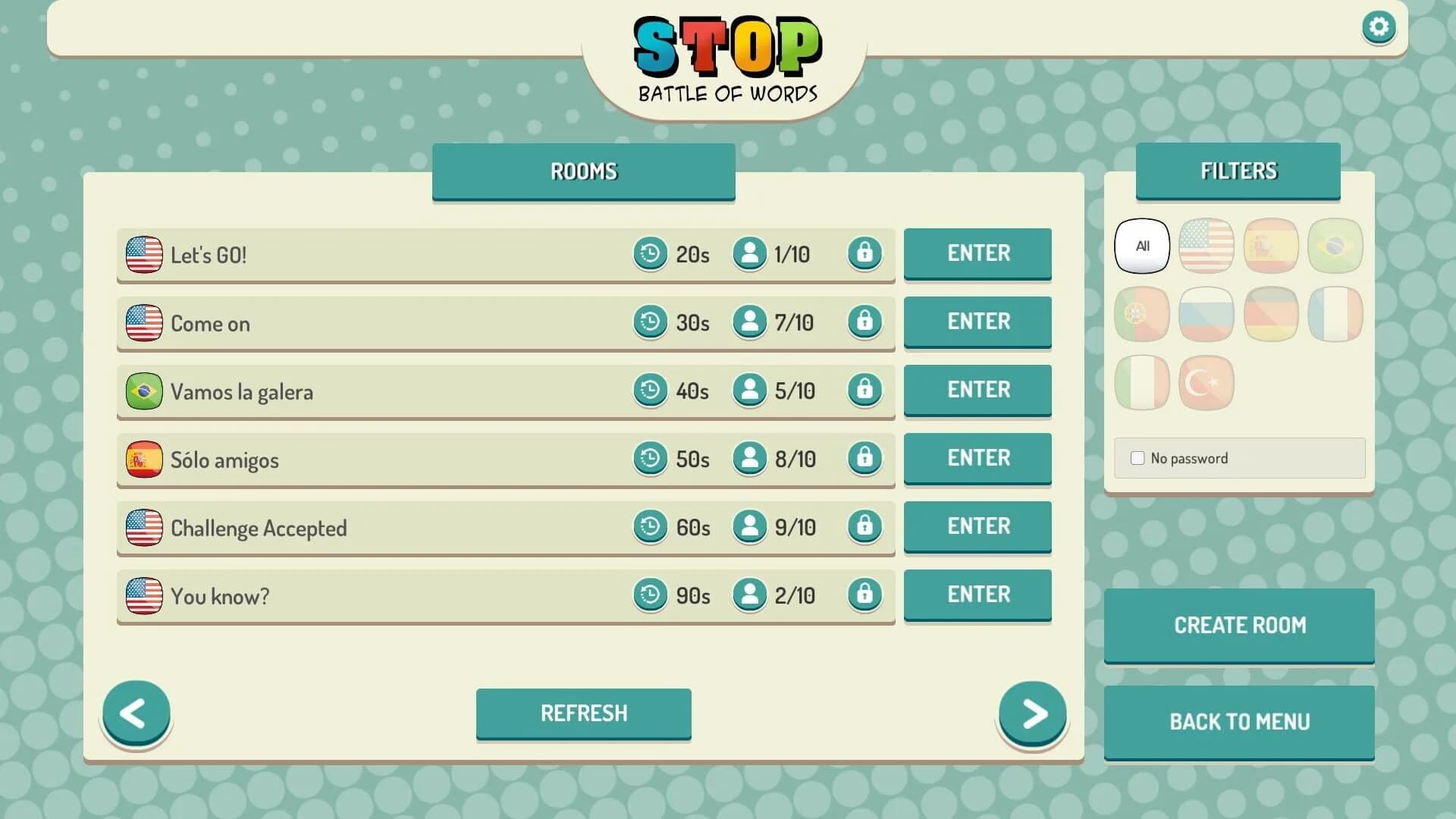Toggle the German flag filter
This screenshot has width=1456, height=819.
coord(1270,314)
